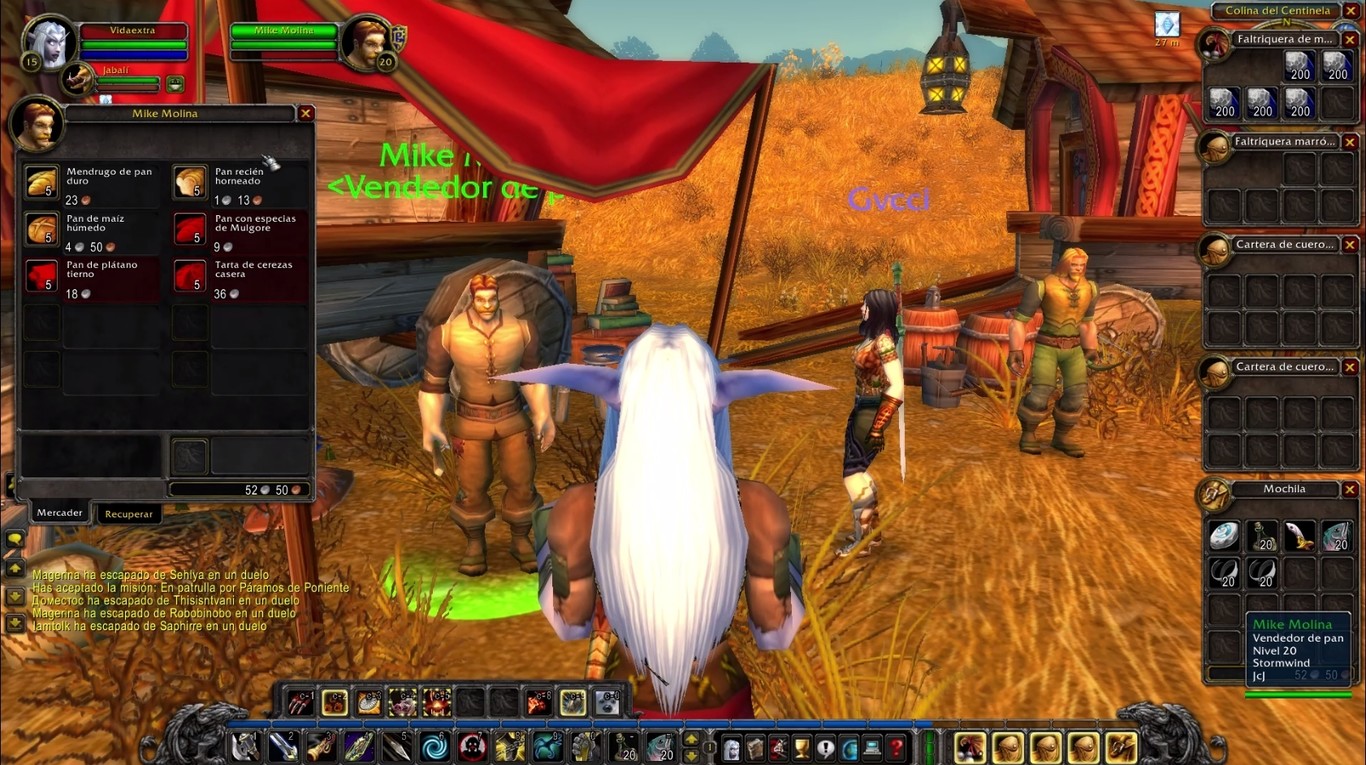
Task: Open the main menu computer icon
Action: pyautogui.click(x=872, y=744)
